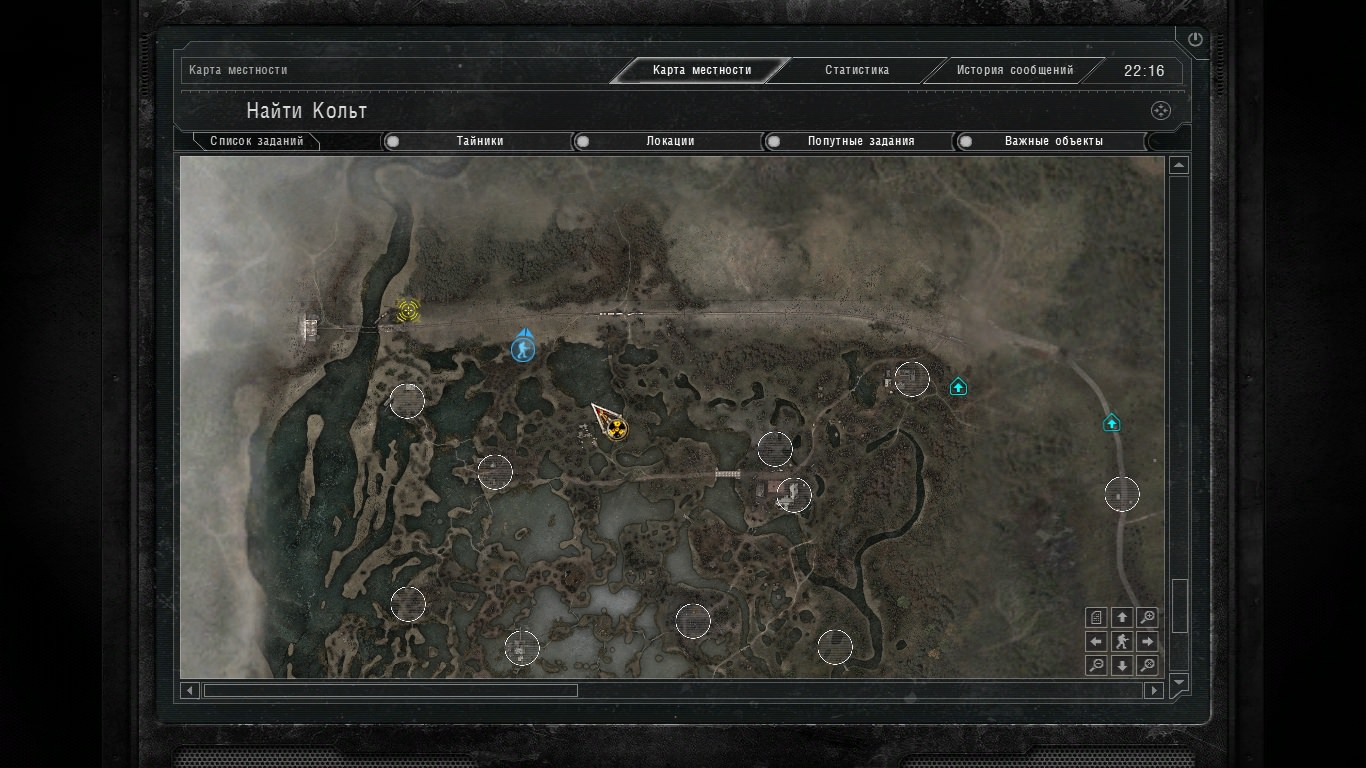
Task: Zoom in the map with the plus magnifier
Action: tap(1148, 617)
